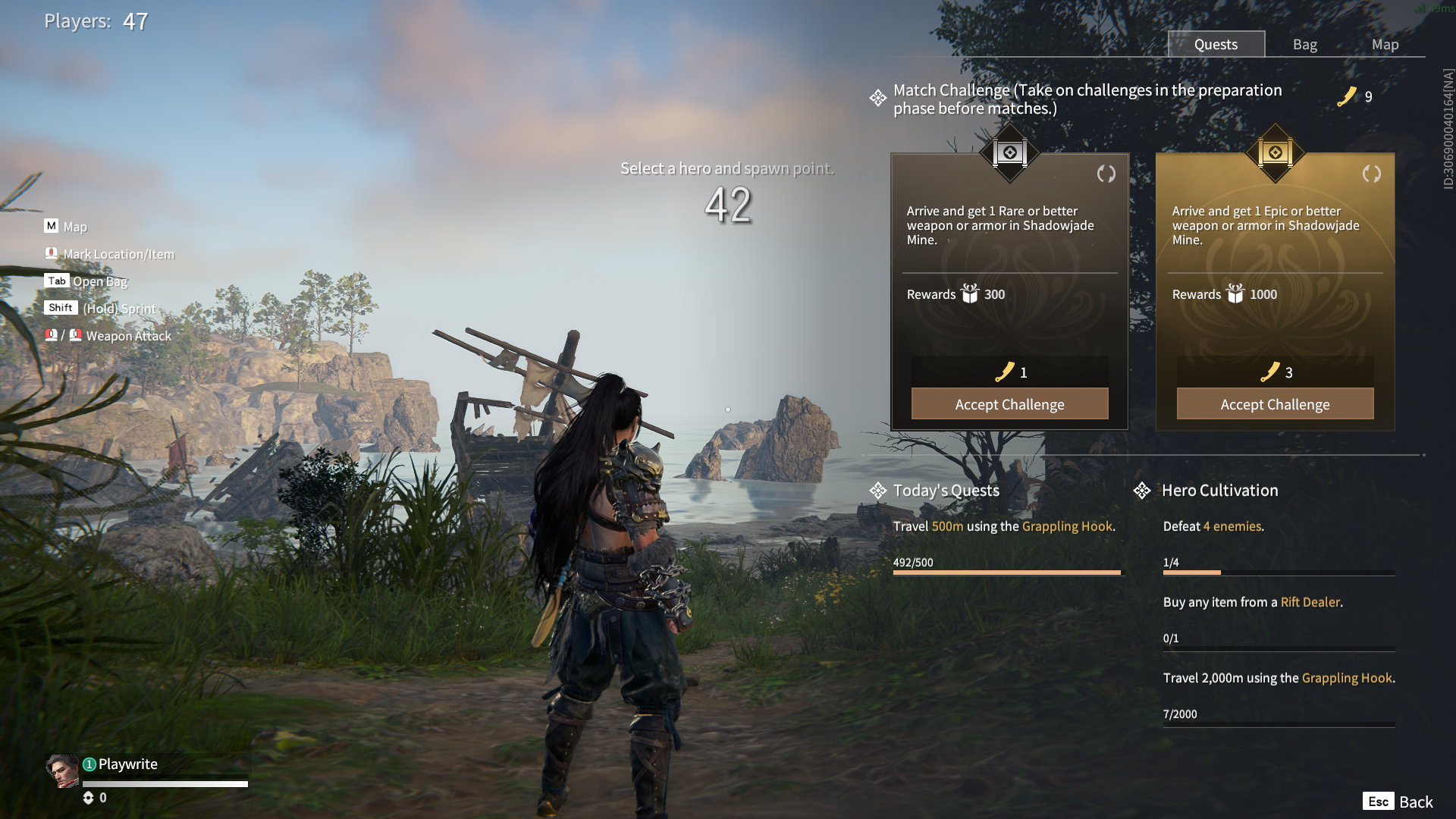Refresh the Rare weapon challenge card
Viewport: 1456px width, 819px height.
pyautogui.click(x=1106, y=174)
